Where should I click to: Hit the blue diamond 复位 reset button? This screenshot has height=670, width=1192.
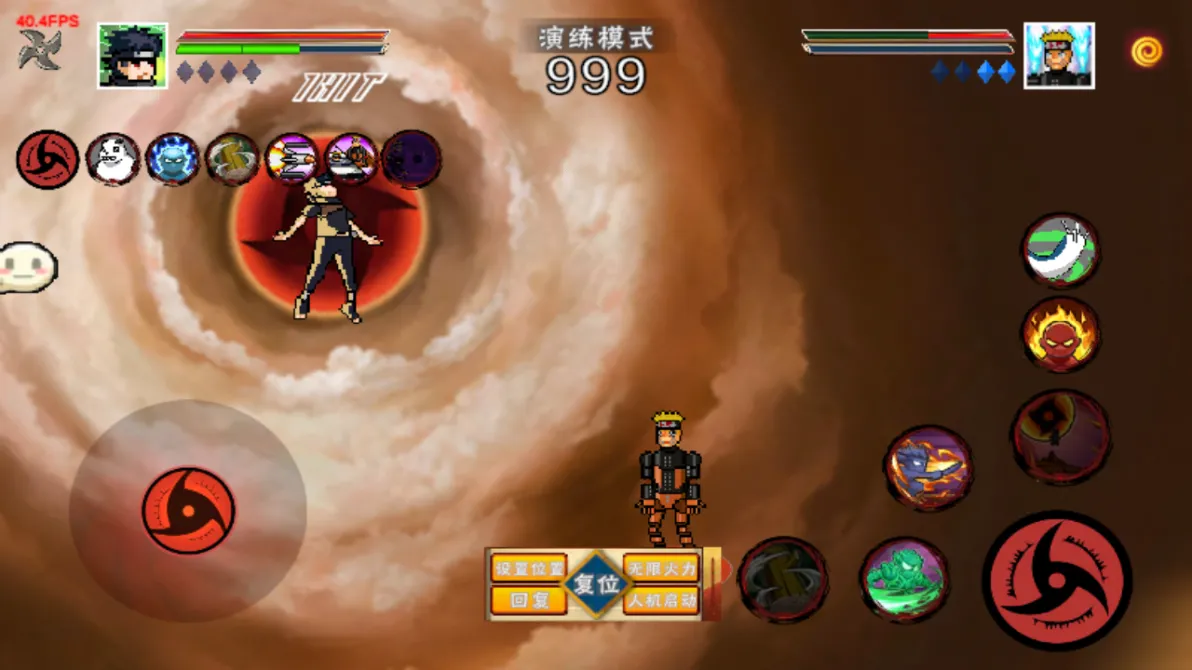click(596, 584)
